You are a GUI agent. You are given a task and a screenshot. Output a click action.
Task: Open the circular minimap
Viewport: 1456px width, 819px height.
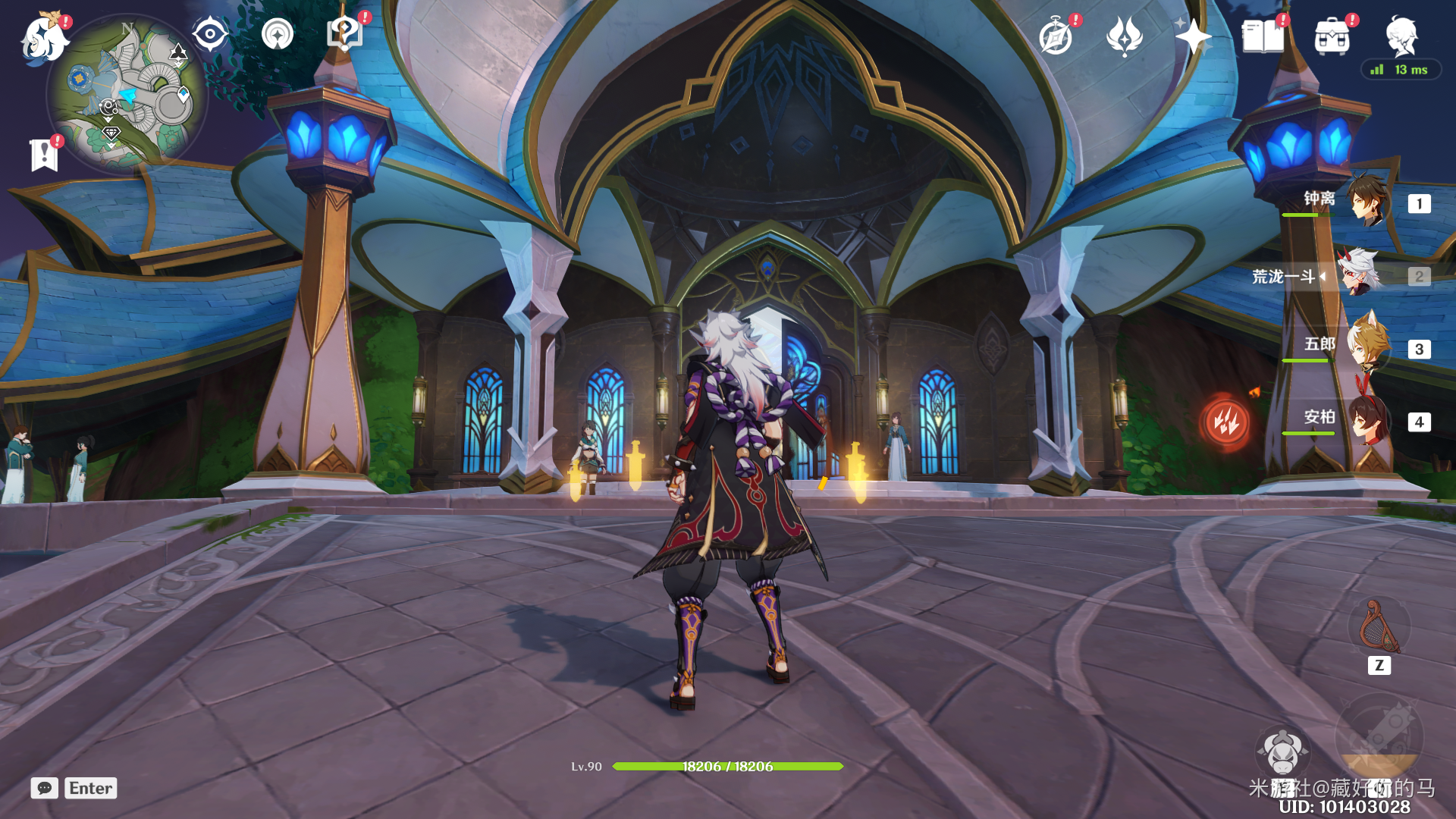tap(127, 95)
